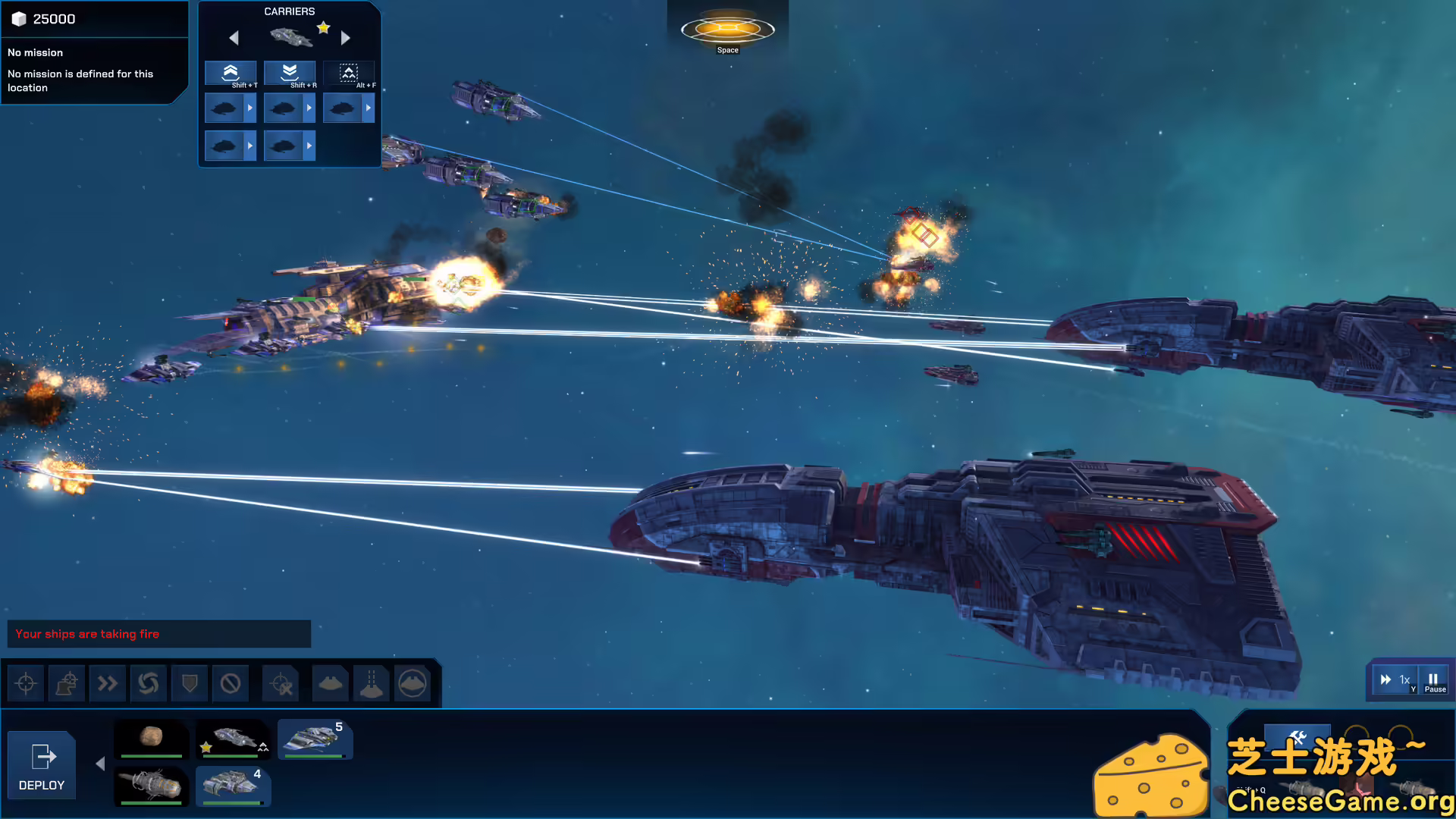Click the CARRIERS panel header
1456x819 pixels.
[289, 11]
